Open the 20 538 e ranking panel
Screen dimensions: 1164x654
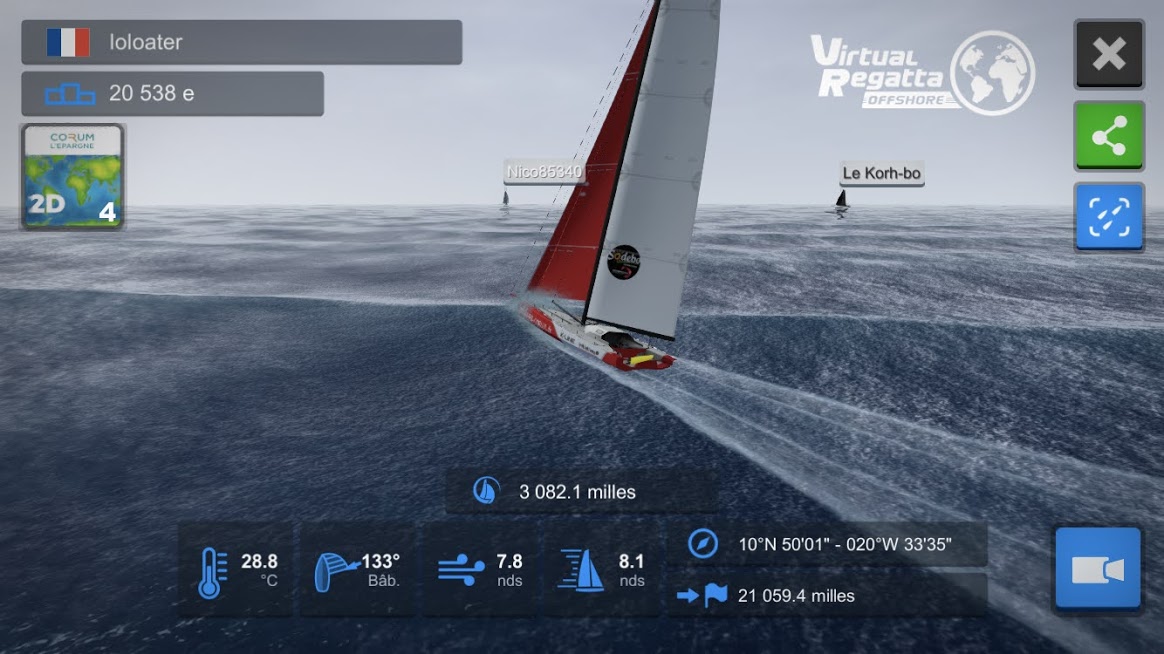tap(172, 94)
